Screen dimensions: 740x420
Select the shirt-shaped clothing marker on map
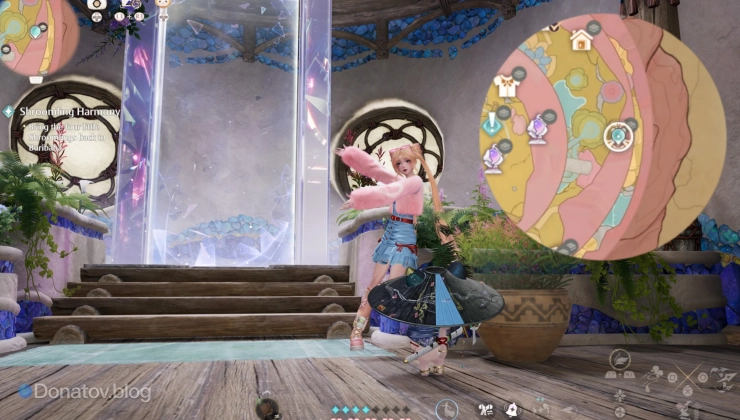pyautogui.click(x=506, y=87)
